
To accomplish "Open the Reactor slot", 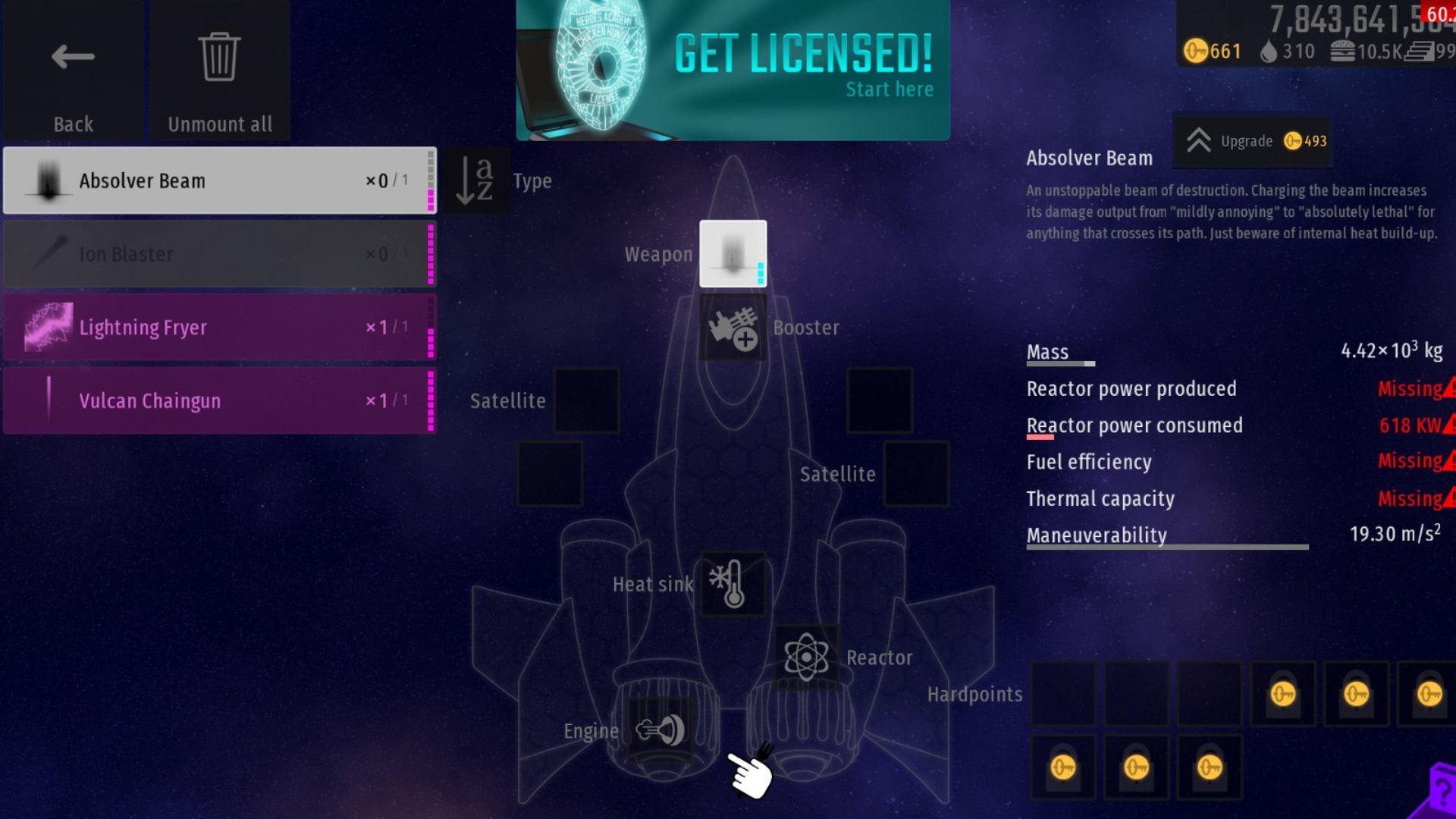I will tap(805, 657).
